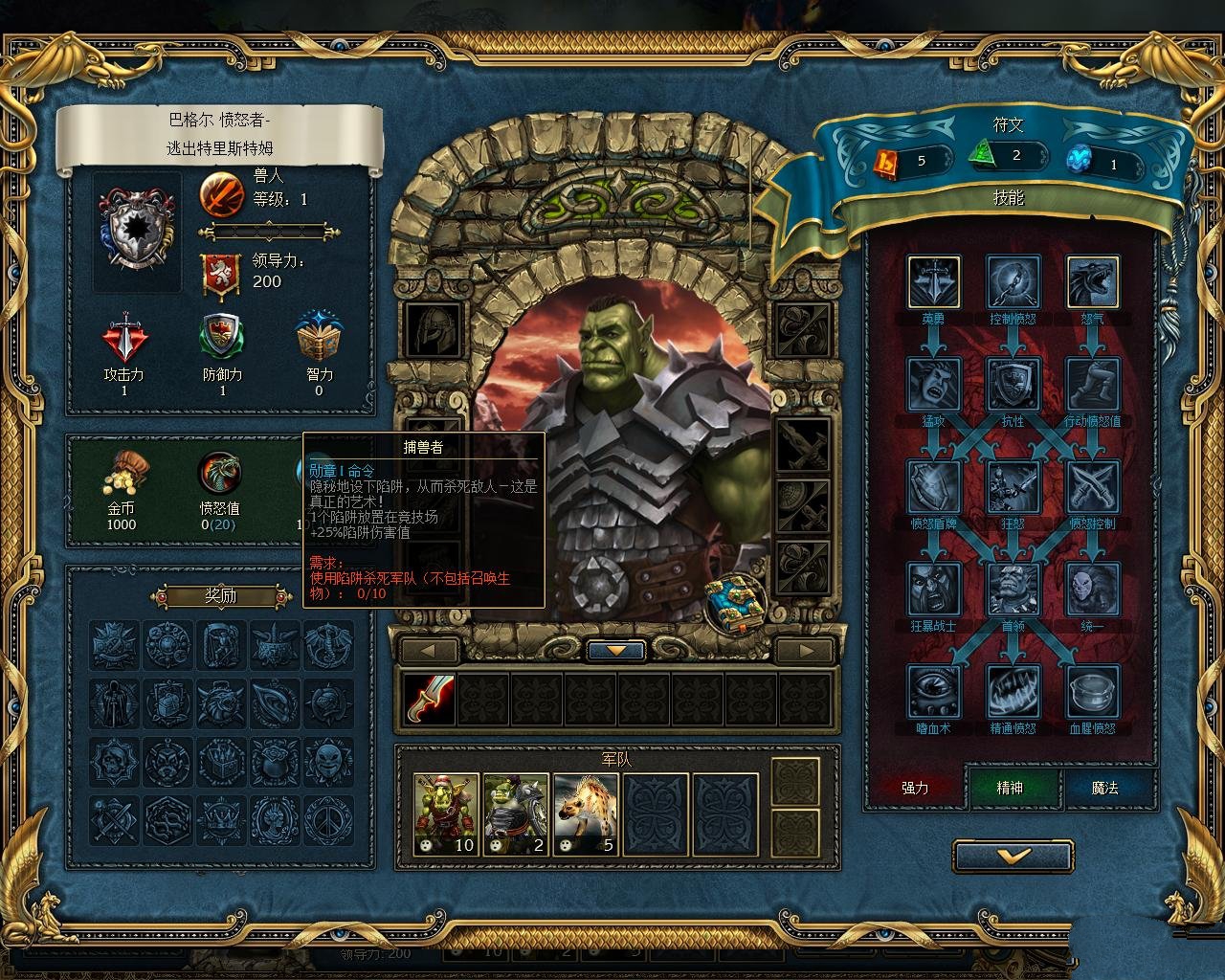Switch to the 魔法 skill tab
Viewport: 1225px width, 980px height.
click(1104, 788)
